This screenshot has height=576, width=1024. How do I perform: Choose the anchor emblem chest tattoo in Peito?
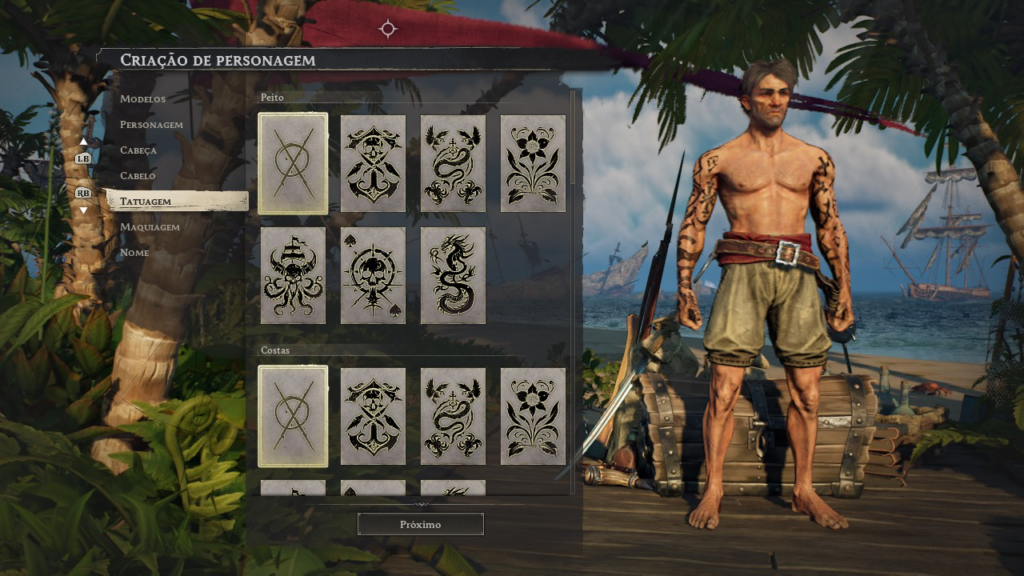pos(373,163)
